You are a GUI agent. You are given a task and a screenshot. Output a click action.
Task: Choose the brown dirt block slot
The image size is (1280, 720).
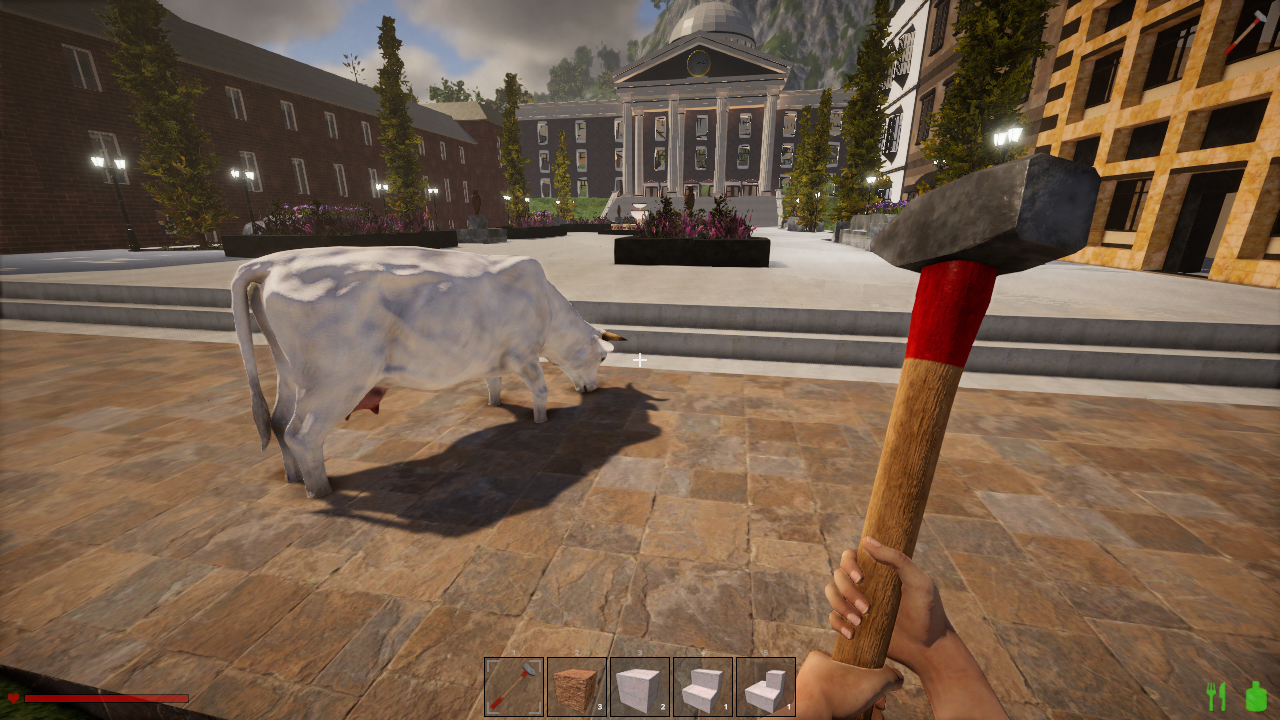click(x=577, y=687)
